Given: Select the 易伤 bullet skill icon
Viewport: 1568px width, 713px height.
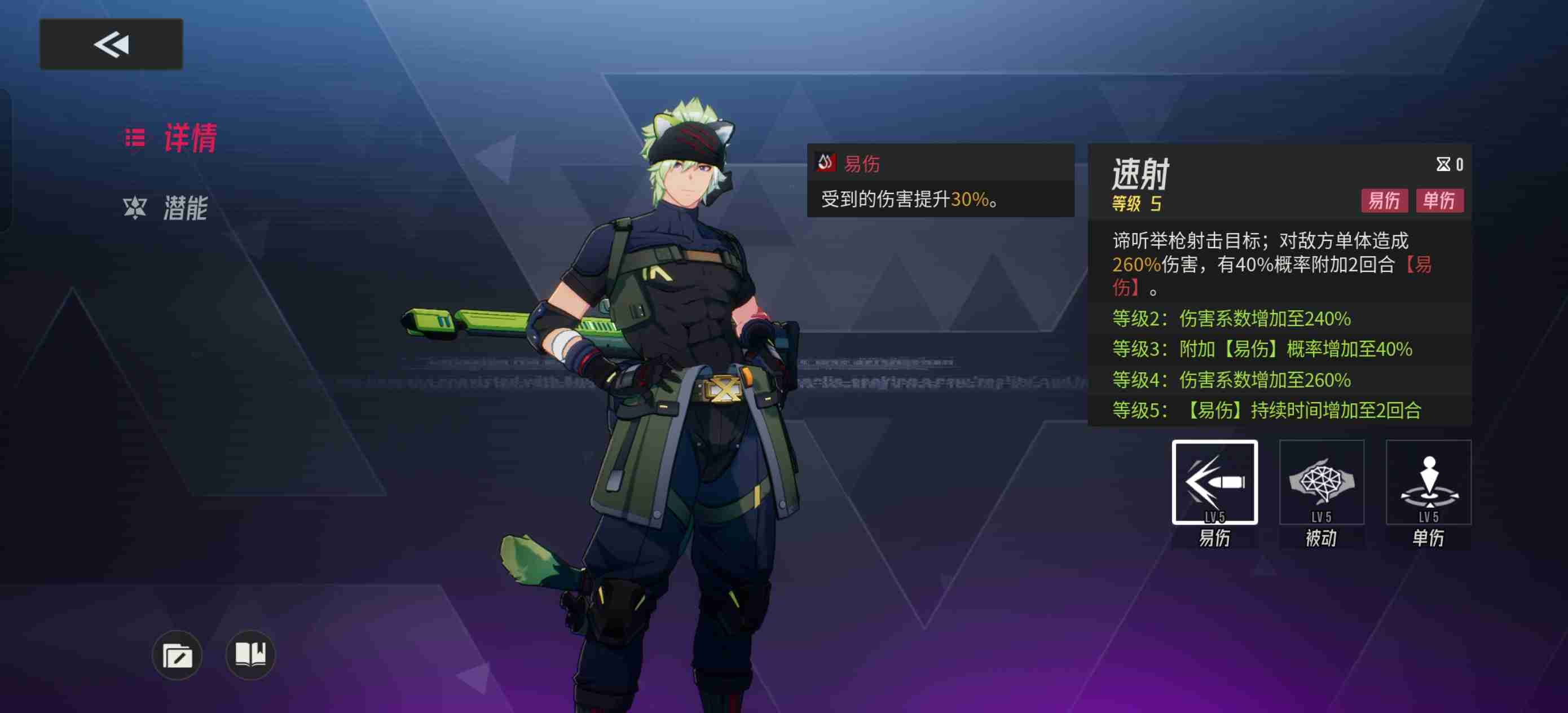Looking at the screenshot, I should tap(1215, 483).
